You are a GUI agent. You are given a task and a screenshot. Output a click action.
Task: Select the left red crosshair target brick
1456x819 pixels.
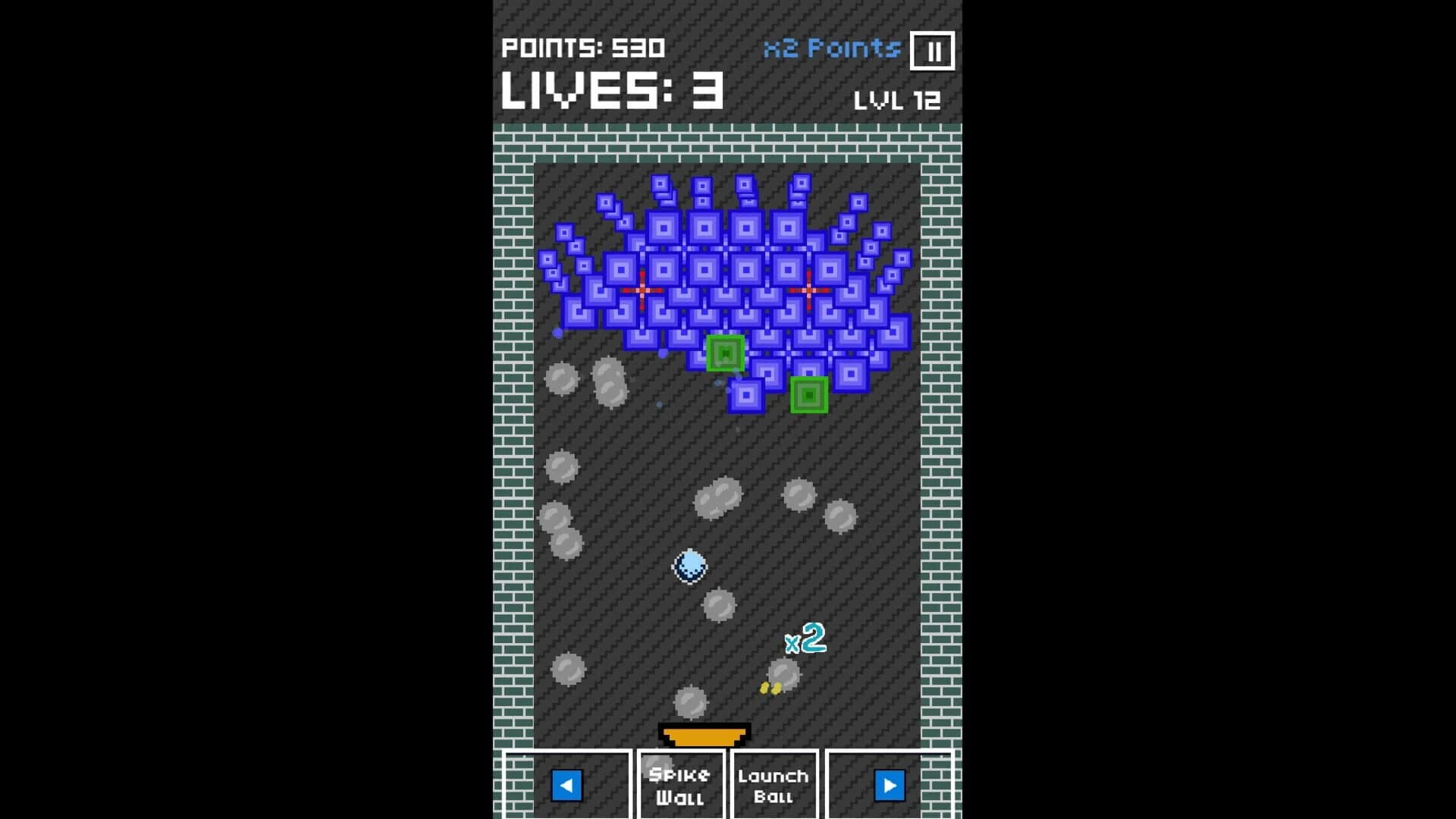(643, 289)
